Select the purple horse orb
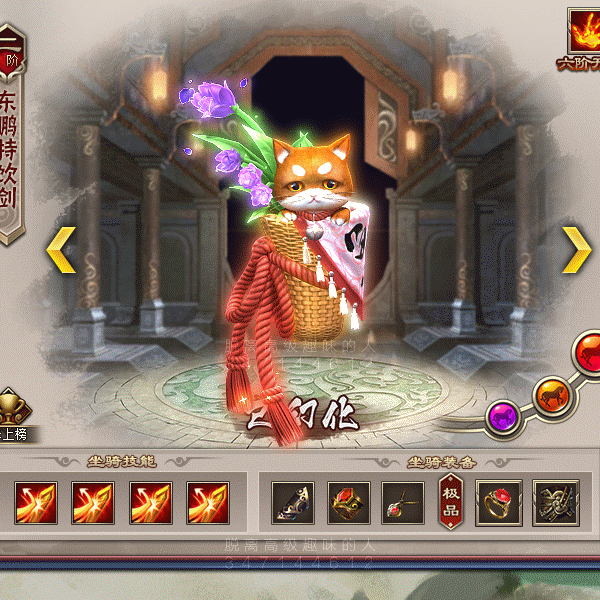This screenshot has height=600, width=600. (x=502, y=413)
